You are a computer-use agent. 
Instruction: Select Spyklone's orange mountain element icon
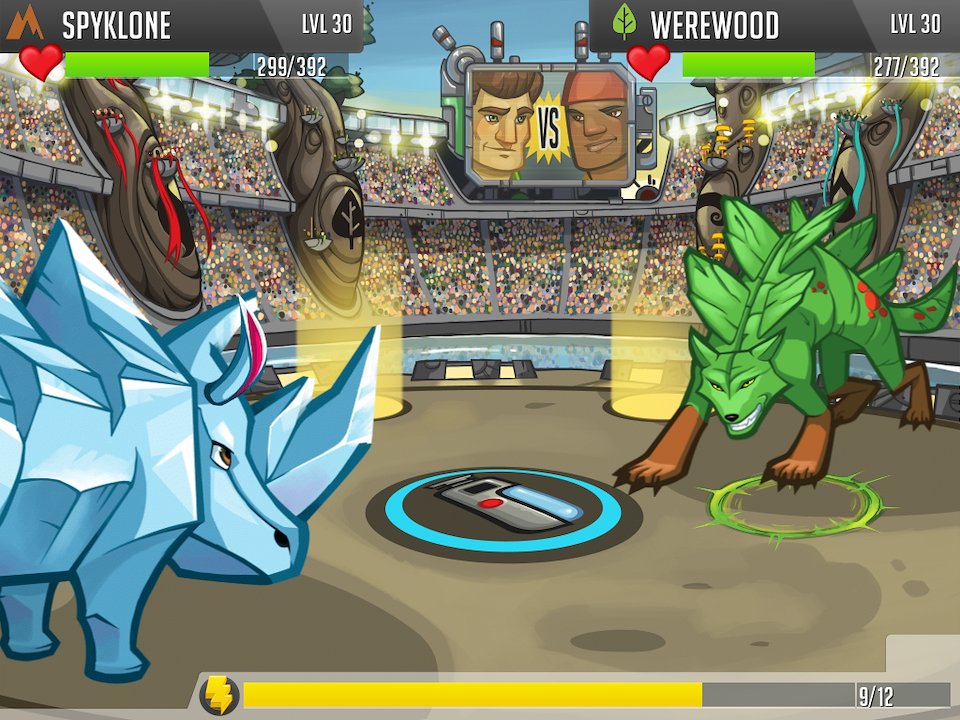[25, 22]
